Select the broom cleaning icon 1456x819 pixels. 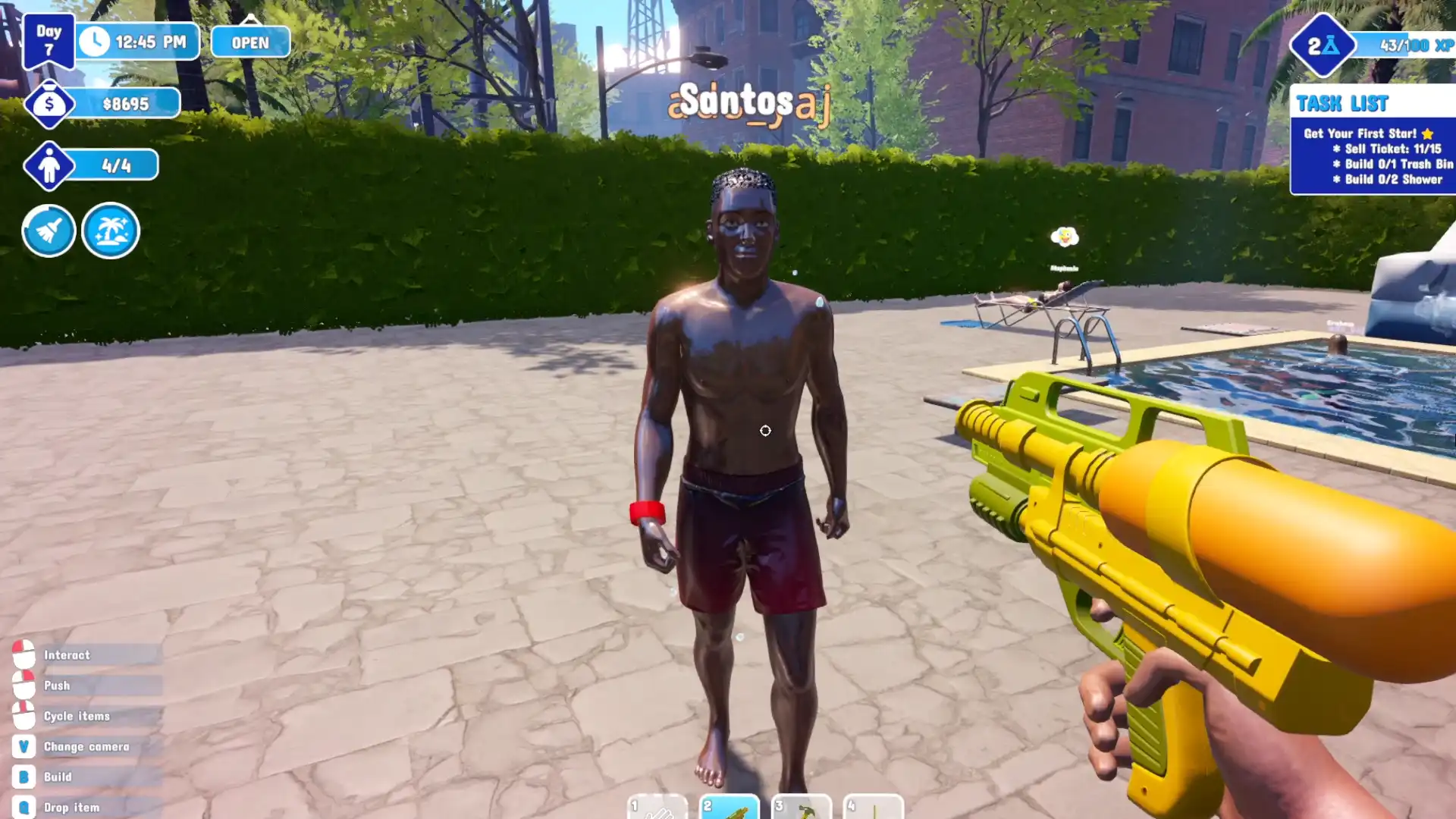[x=48, y=231]
